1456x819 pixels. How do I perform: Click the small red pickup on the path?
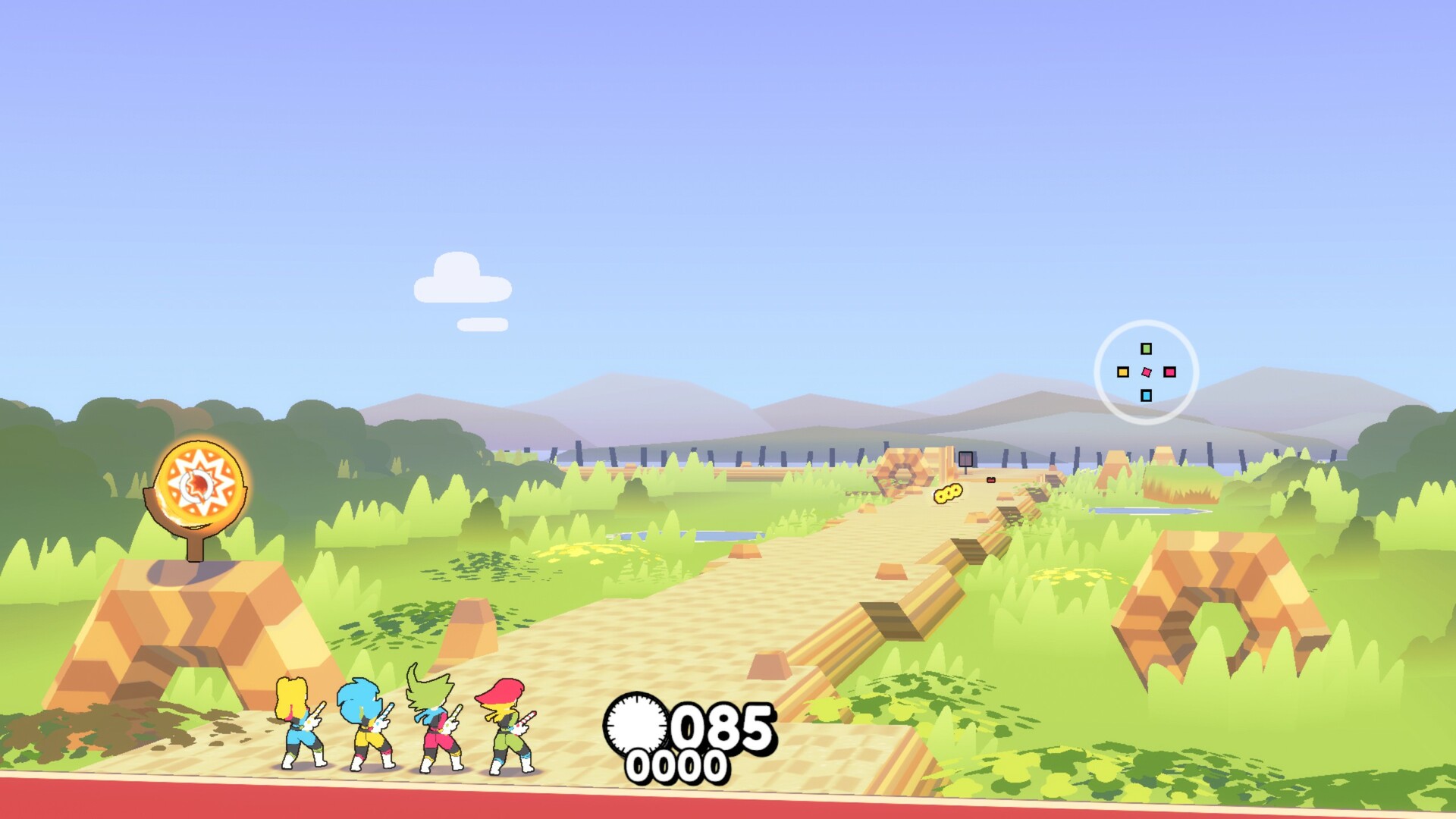click(991, 480)
